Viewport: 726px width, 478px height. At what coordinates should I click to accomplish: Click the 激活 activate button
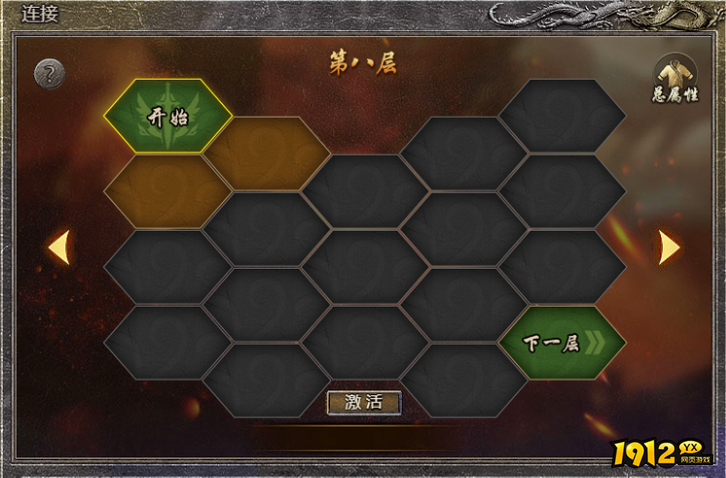pyautogui.click(x=364, y=402)
